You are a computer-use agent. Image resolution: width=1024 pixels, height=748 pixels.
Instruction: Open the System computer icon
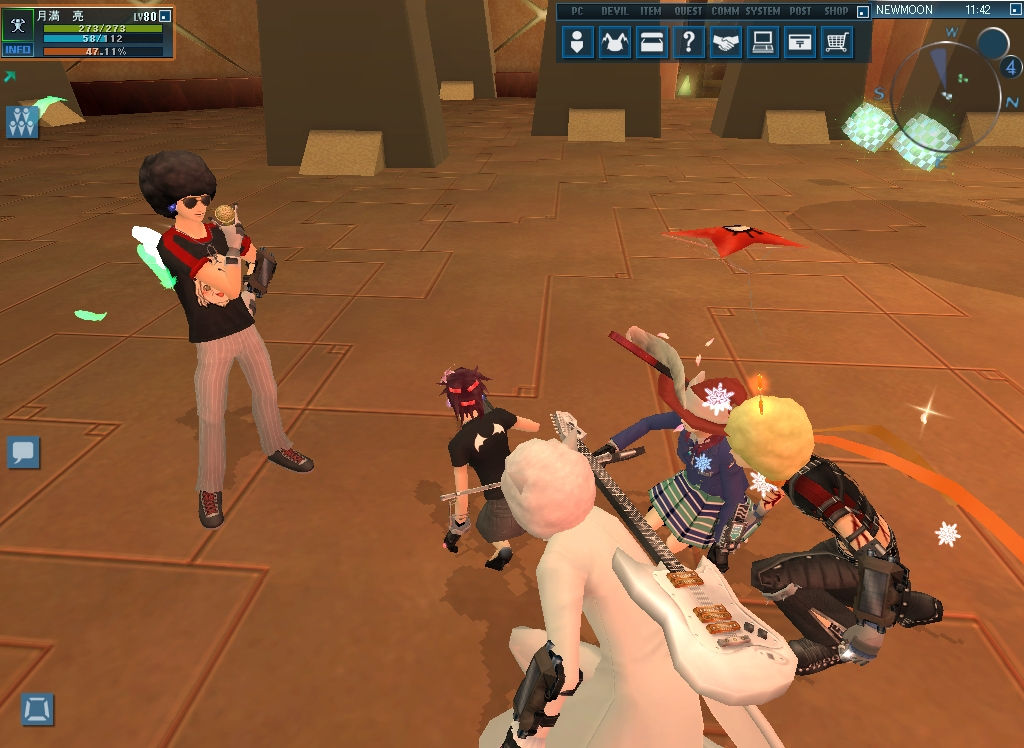click(x=763, y=43)
